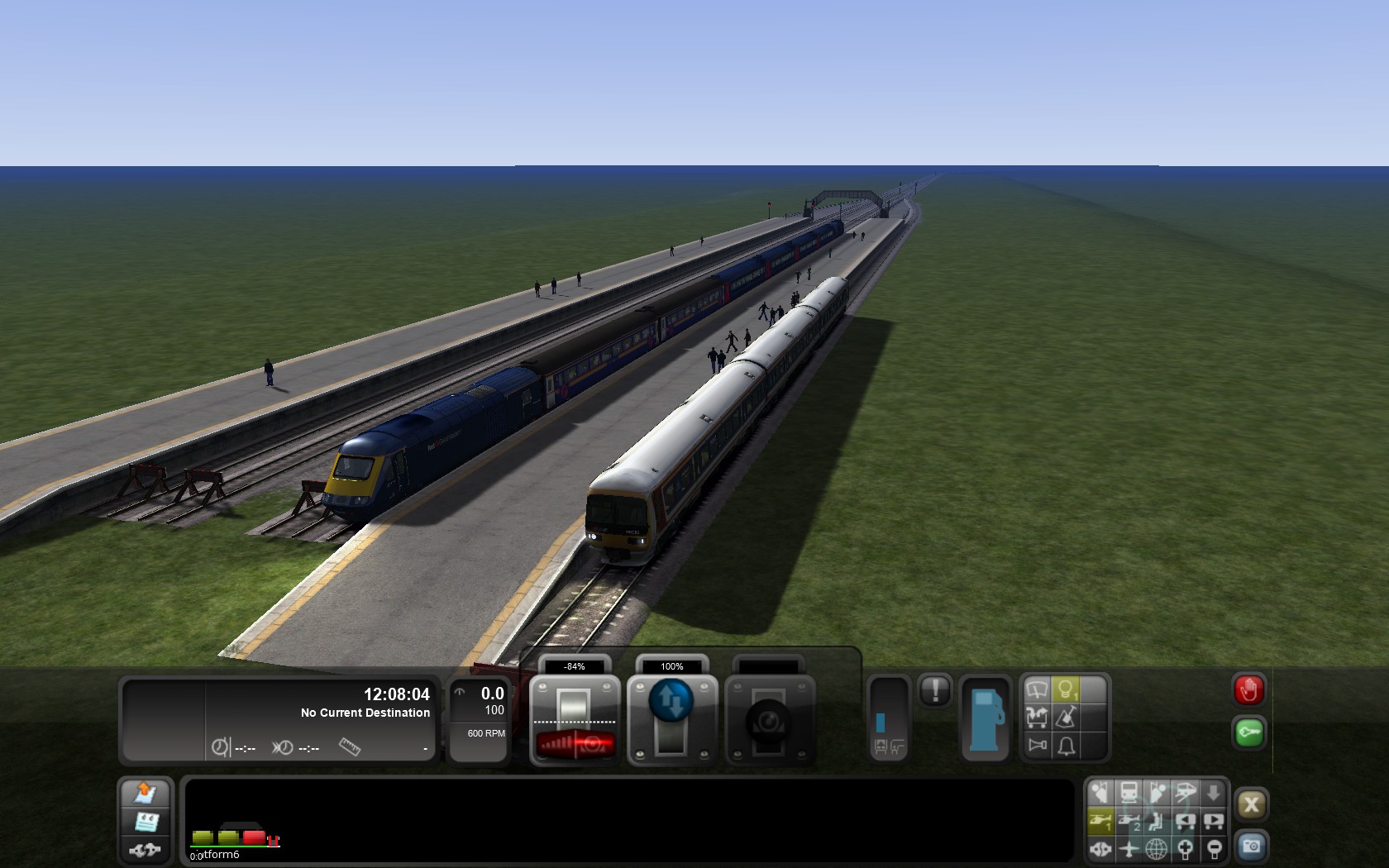Close the HUD with the X button
This screenshot has width=1389, height=868.
tap(1251, 804)
